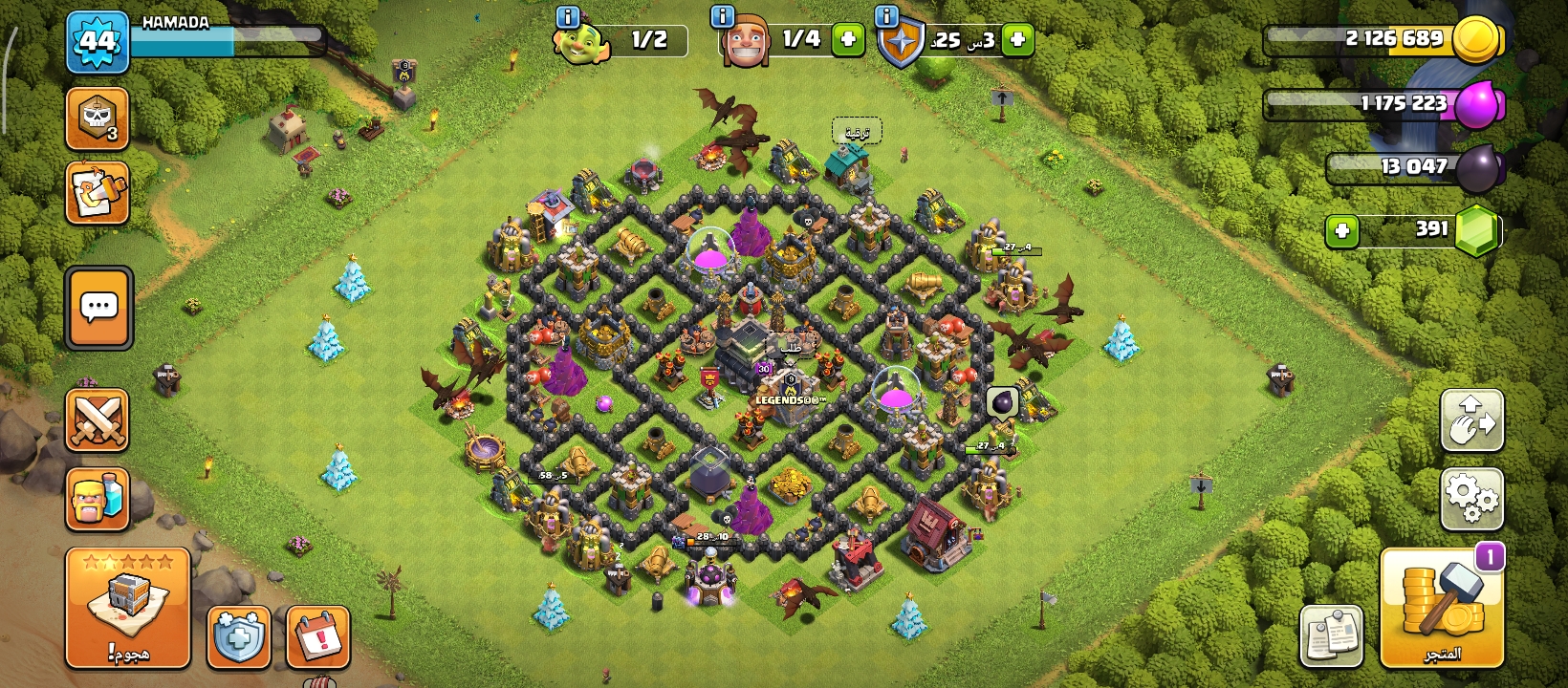Open the Attack button with the map chest
This screenshot has width=1568, height=688.
[128, 608]
